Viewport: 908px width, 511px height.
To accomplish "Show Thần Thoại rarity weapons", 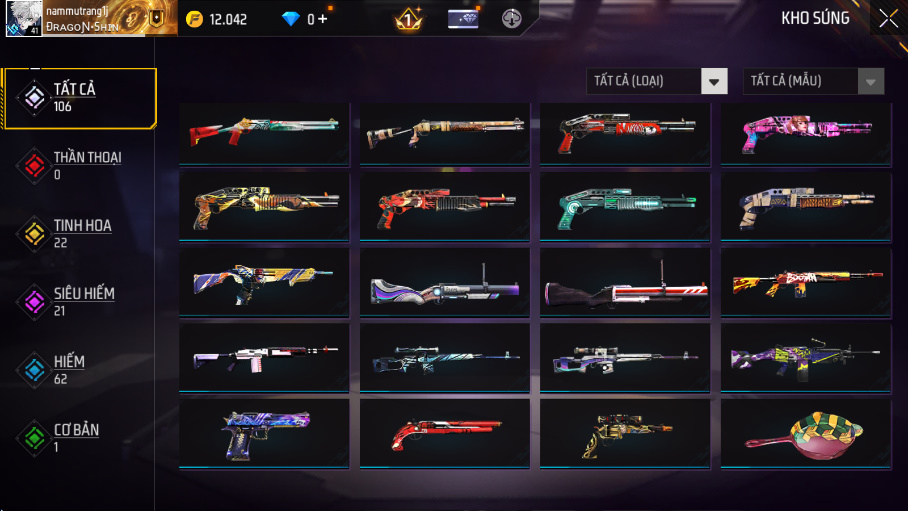I will [79, 166].
